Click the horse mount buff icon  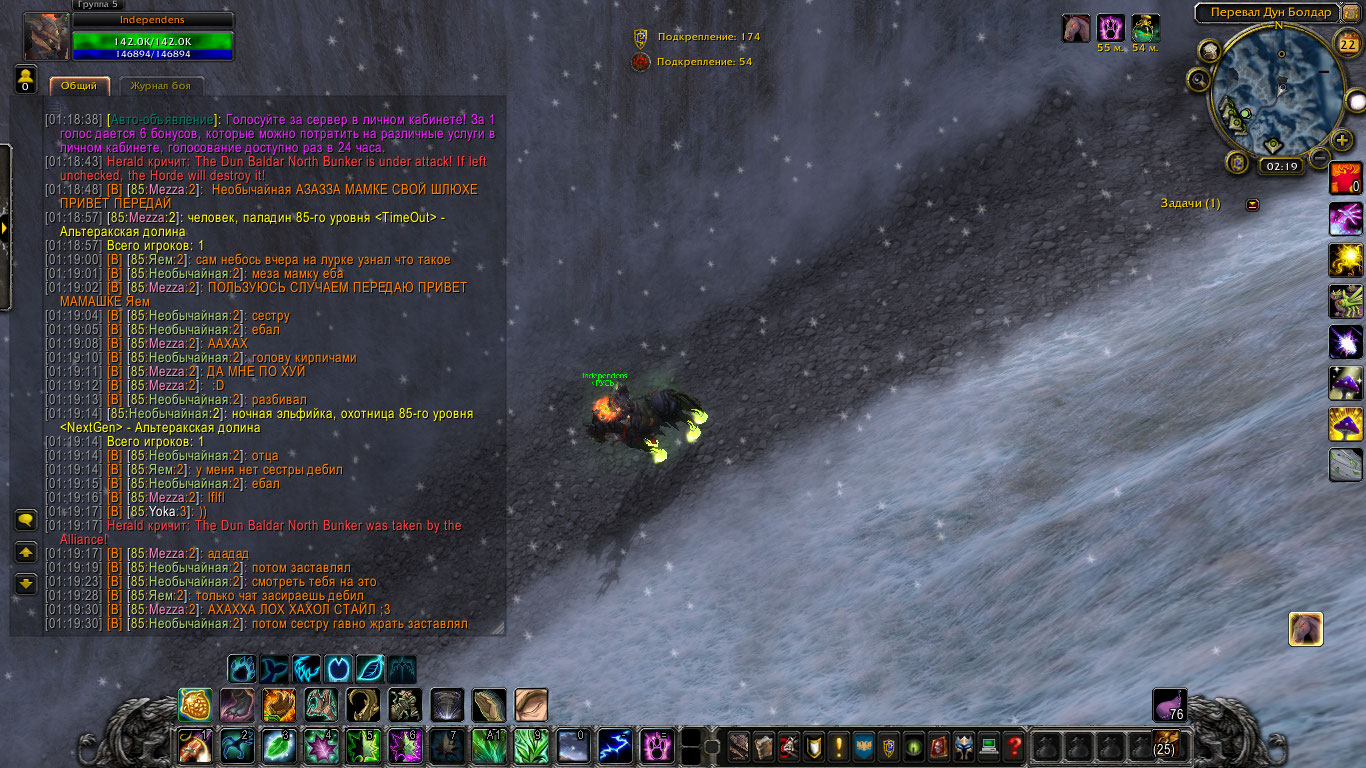tap(1076, 28)
